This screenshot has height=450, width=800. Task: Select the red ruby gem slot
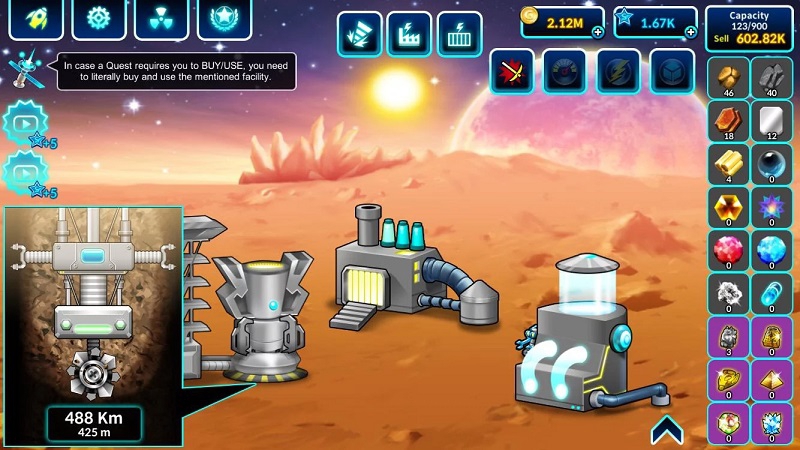tap(728, 250)
